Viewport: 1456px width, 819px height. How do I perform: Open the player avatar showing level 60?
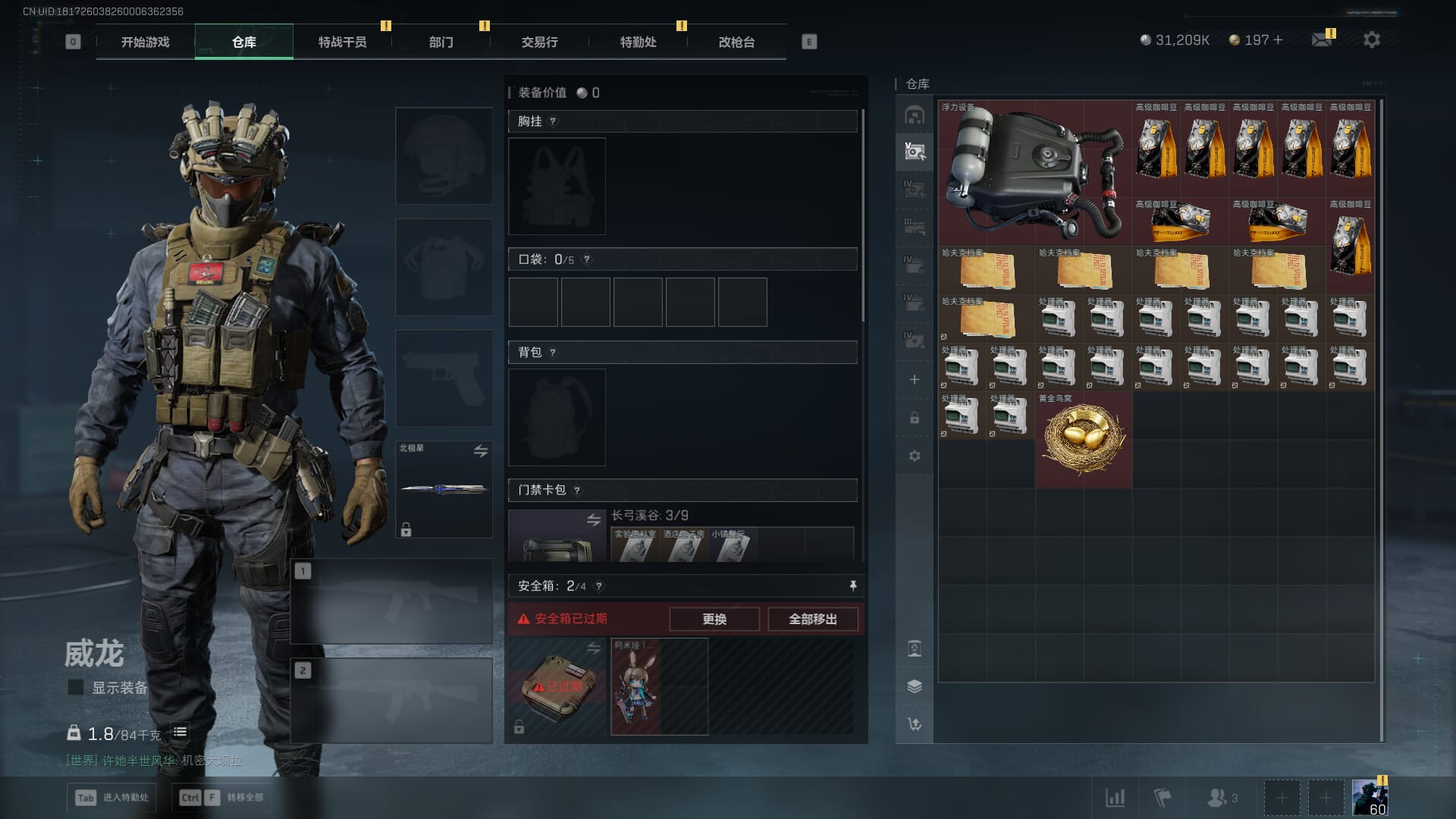point(1370,798)
